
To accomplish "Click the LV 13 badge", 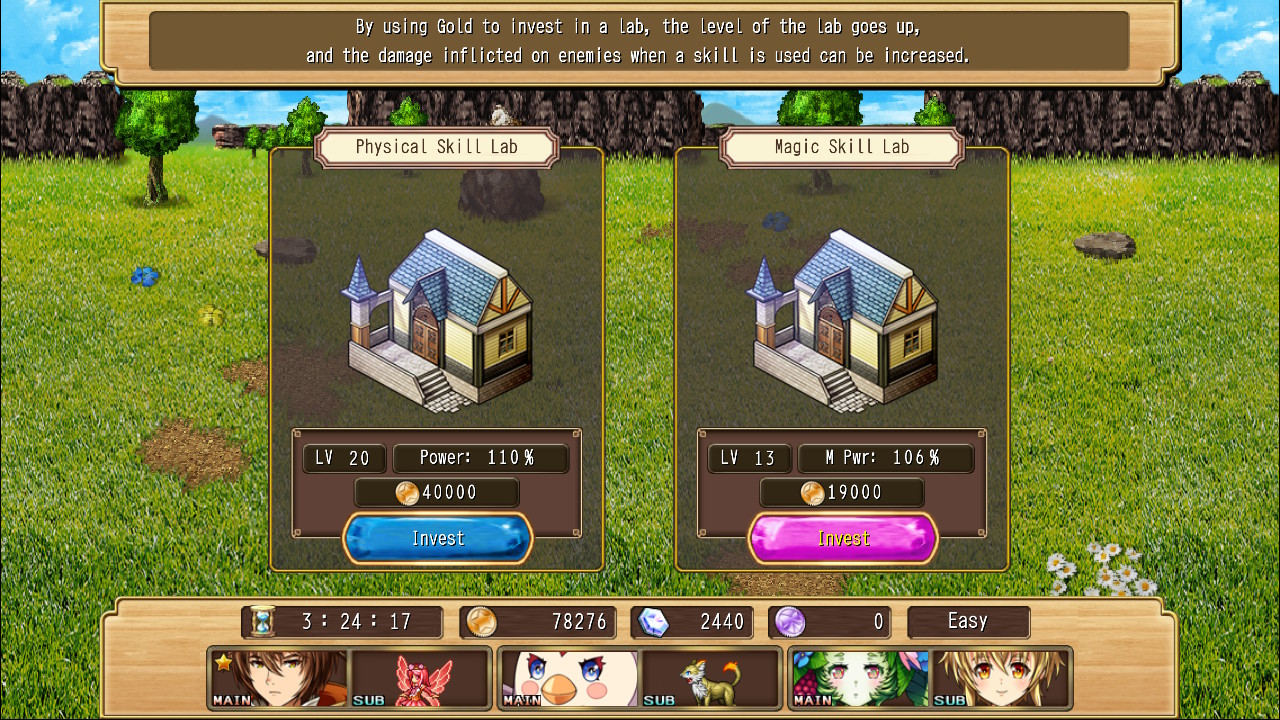I will 749,458.
